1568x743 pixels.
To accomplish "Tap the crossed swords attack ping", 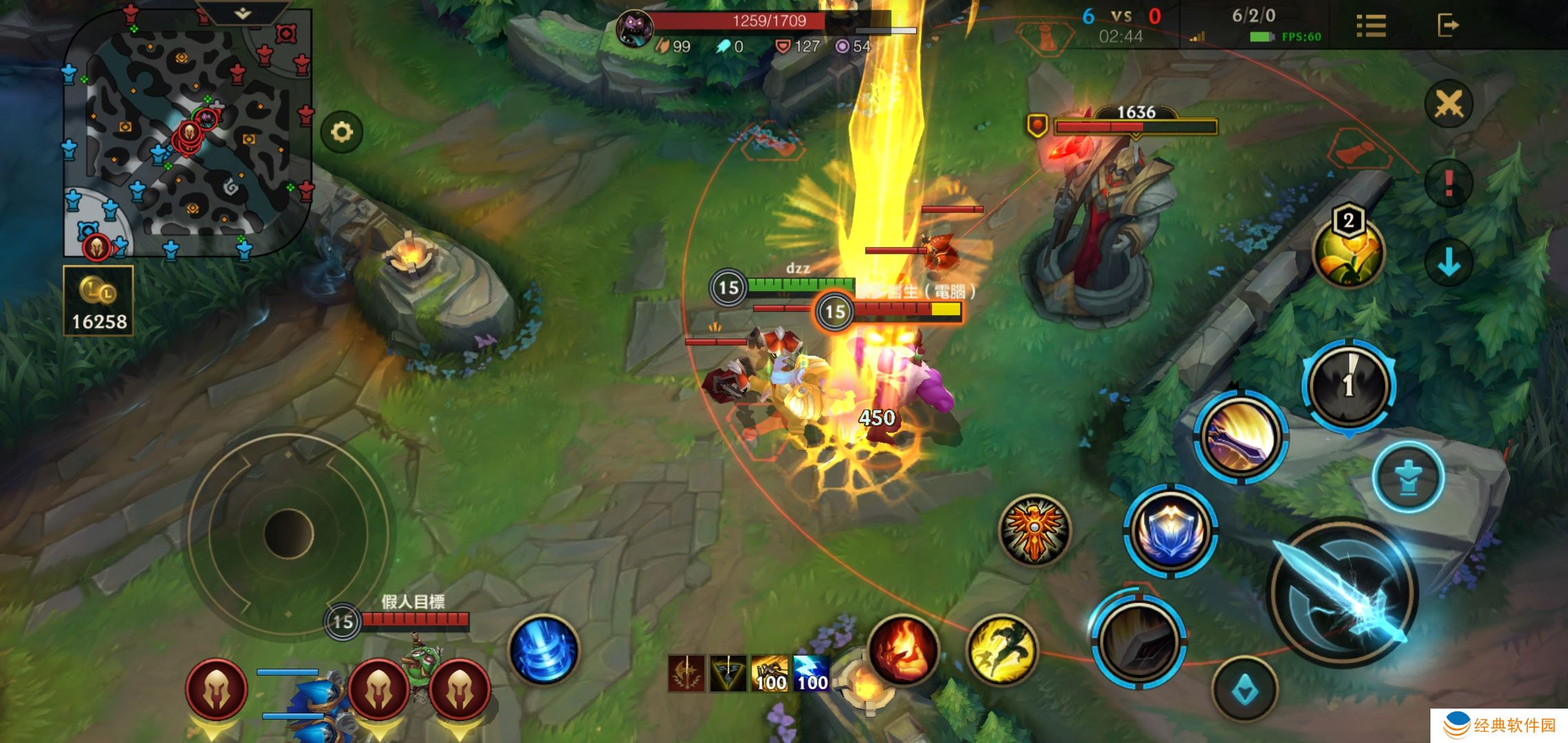I will tap(1448, 105).
